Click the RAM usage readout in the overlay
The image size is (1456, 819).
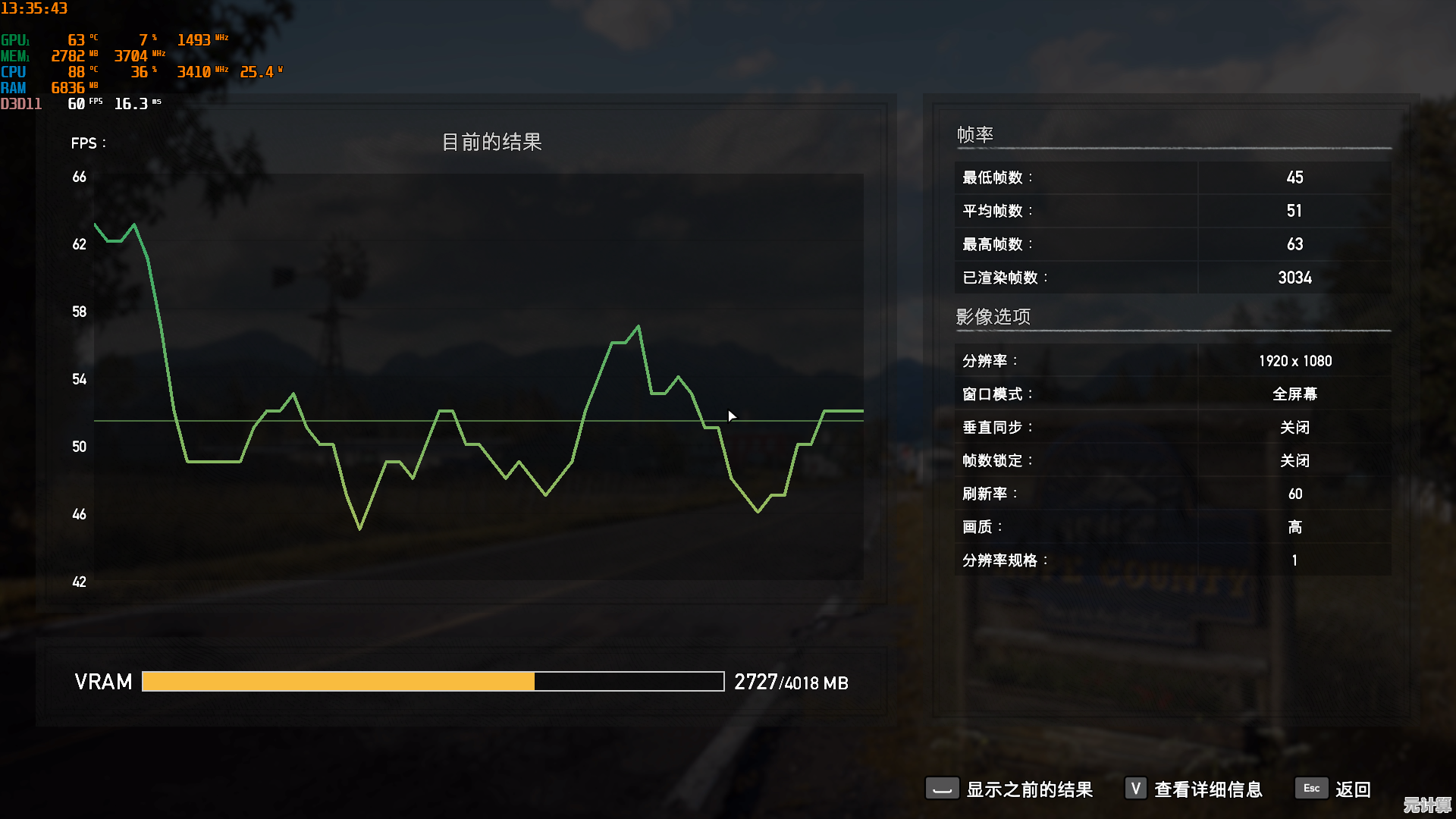pyautogui.click(x=72, y=87)
